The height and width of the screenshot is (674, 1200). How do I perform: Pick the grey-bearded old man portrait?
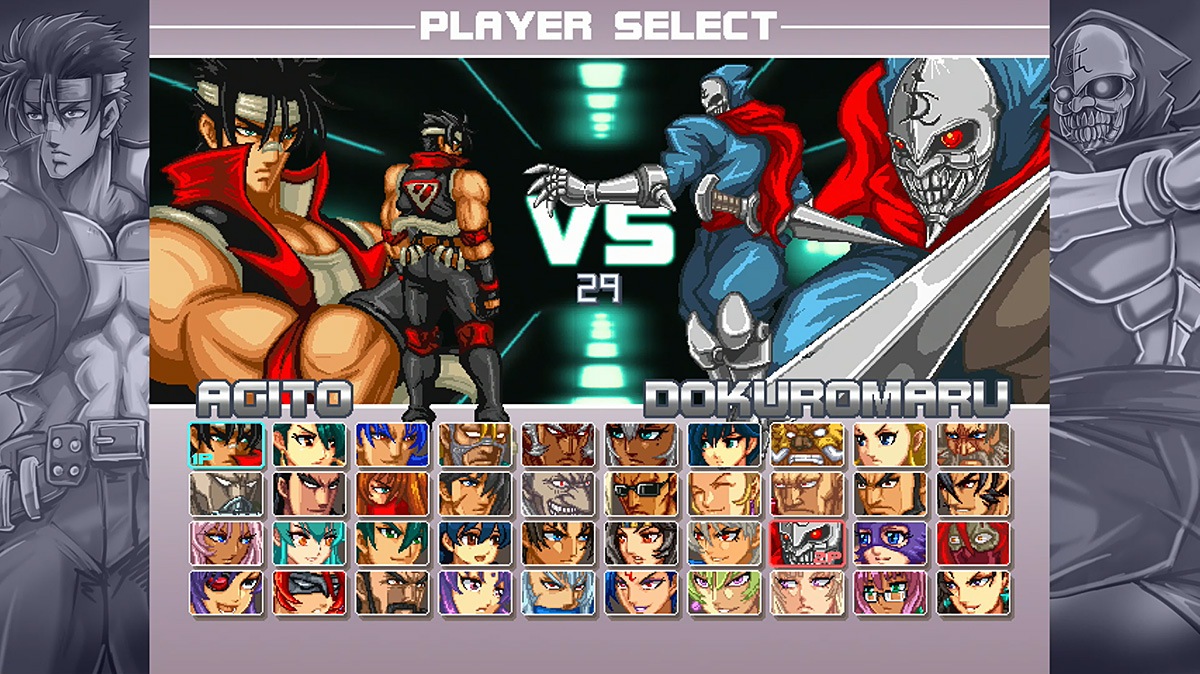tap(973, 445)
